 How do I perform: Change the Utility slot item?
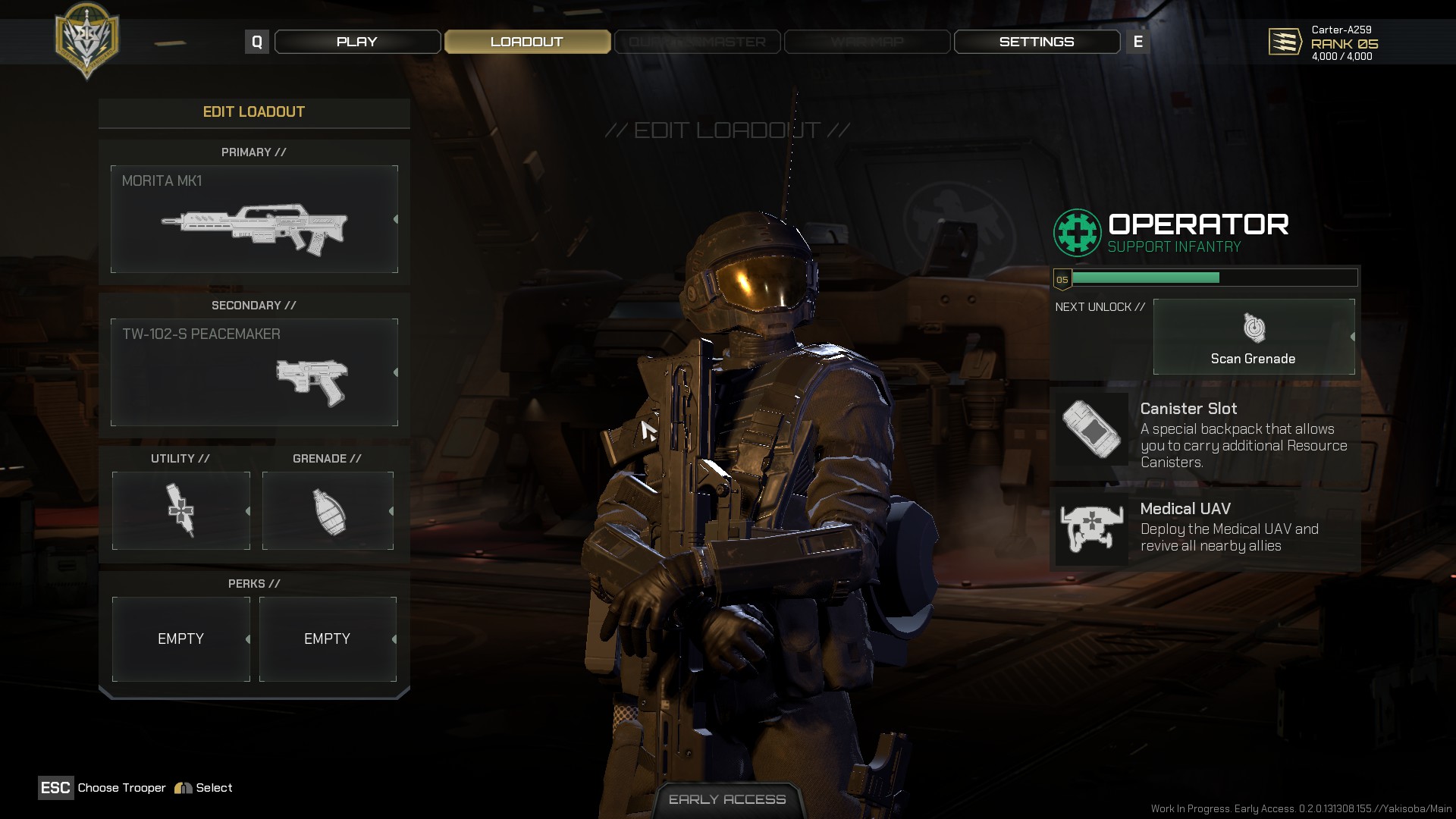(180, 510)
